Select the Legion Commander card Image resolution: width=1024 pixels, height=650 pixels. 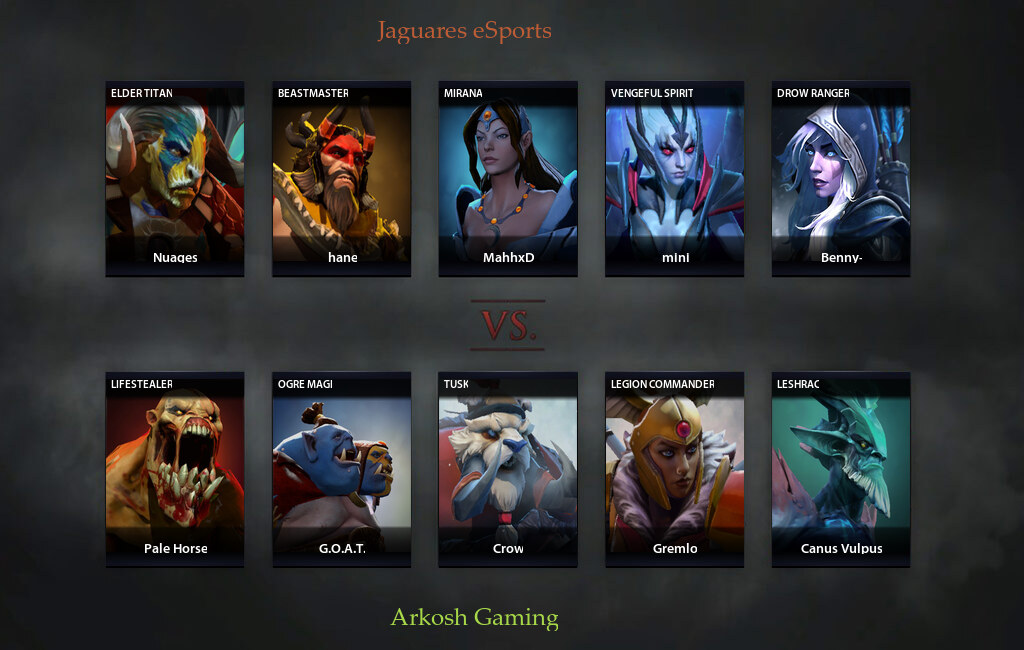[675, 470]
